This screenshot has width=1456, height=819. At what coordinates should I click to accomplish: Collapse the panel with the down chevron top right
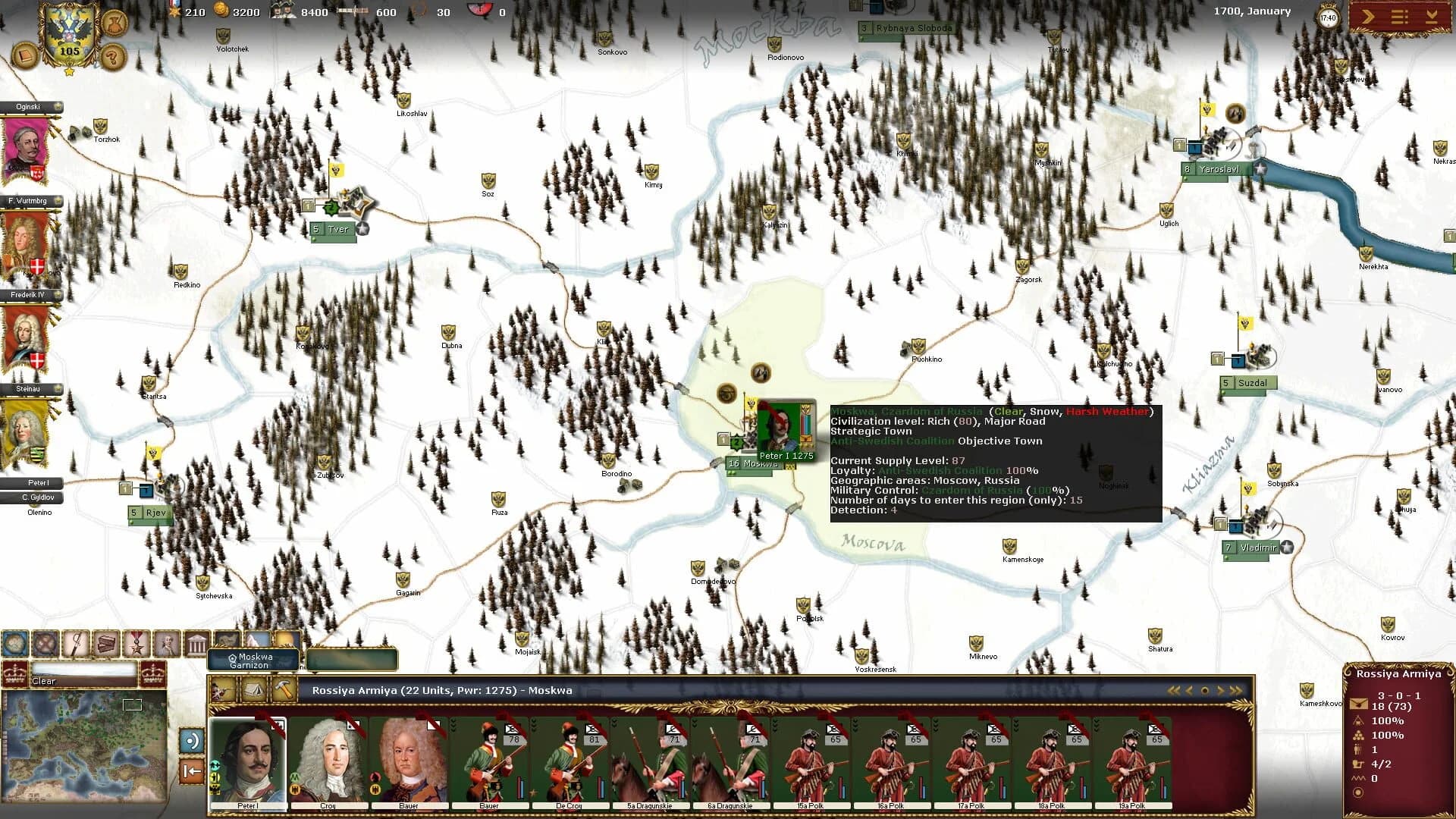click(1432, 17)
